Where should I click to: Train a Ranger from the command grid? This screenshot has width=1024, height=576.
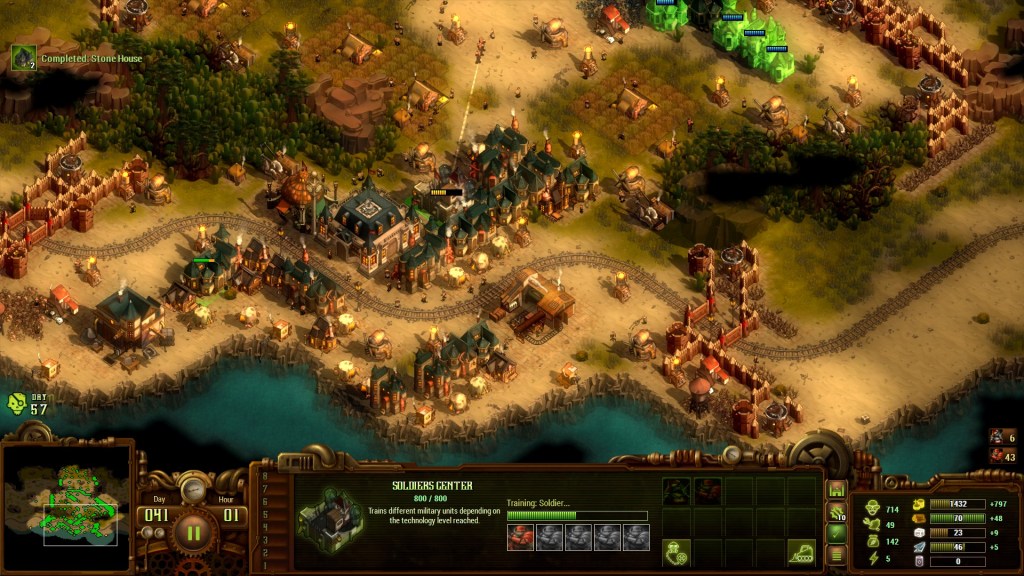(677, 490)
